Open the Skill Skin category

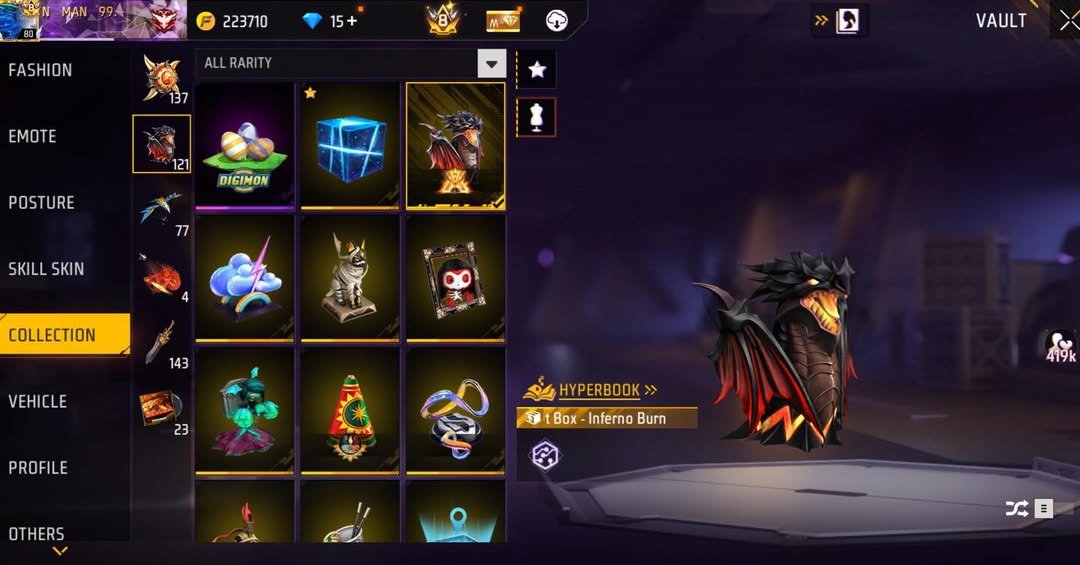pyautogui.click(x=46, y=268)
